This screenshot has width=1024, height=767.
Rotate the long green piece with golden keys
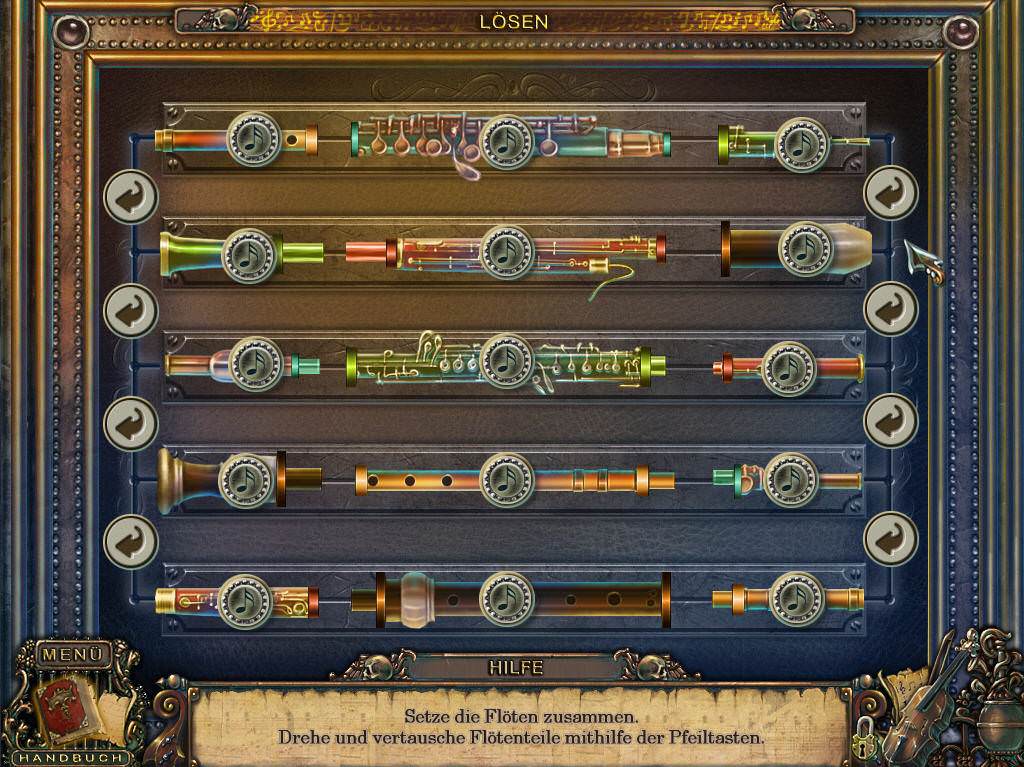[507, 360]
